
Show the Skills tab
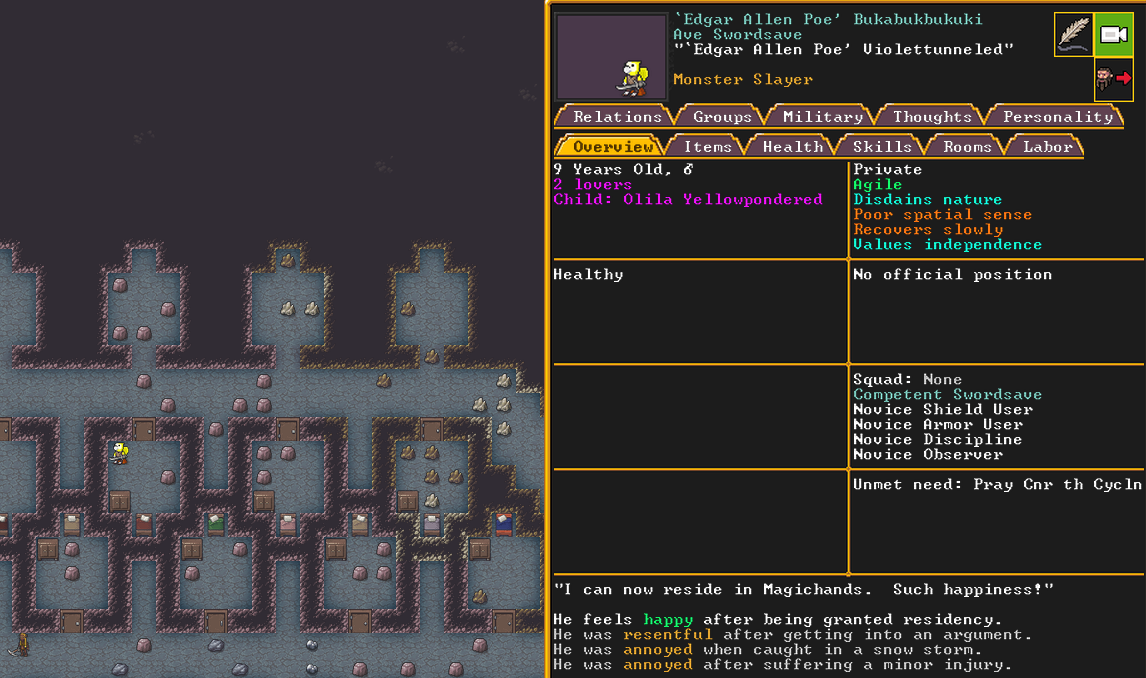coord(881,147)
